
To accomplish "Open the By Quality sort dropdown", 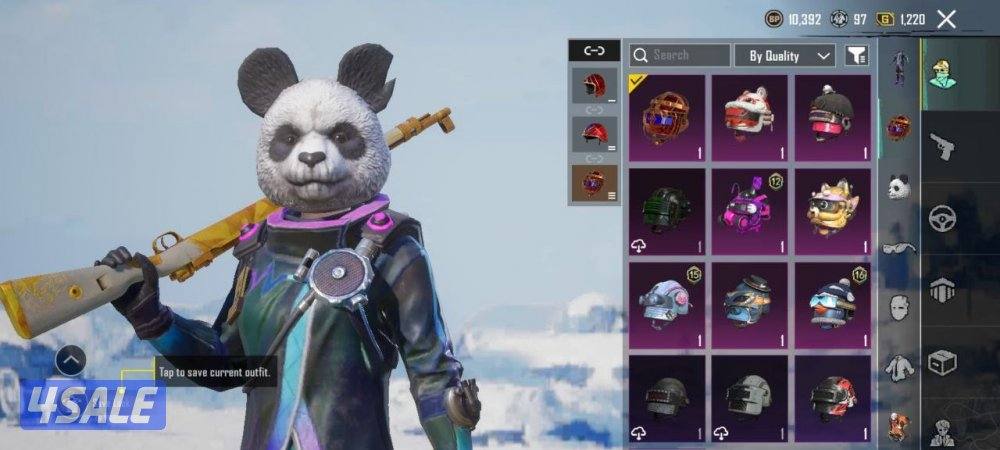I will [785, 56].
